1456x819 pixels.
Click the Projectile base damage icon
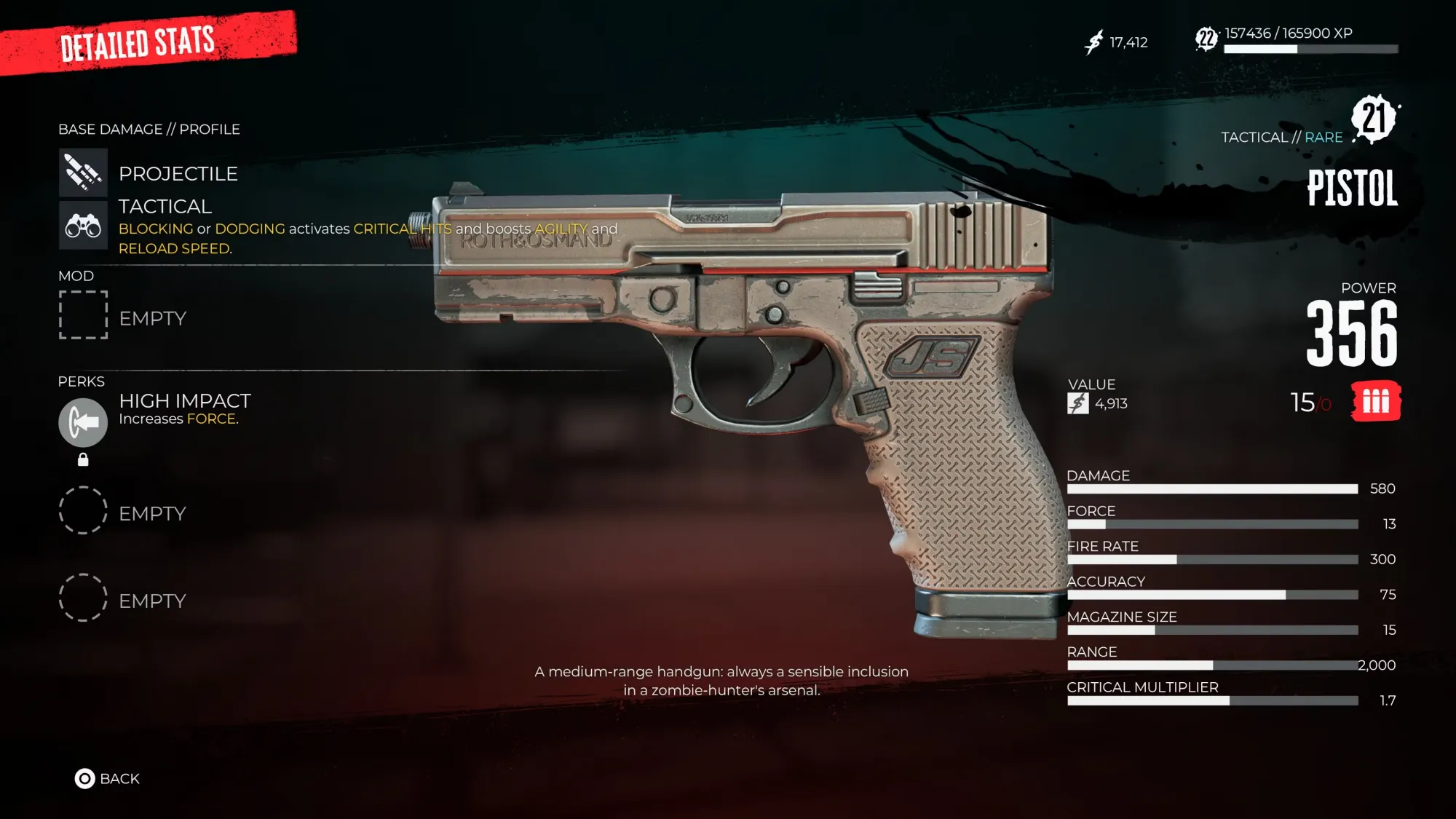(83, 173)
